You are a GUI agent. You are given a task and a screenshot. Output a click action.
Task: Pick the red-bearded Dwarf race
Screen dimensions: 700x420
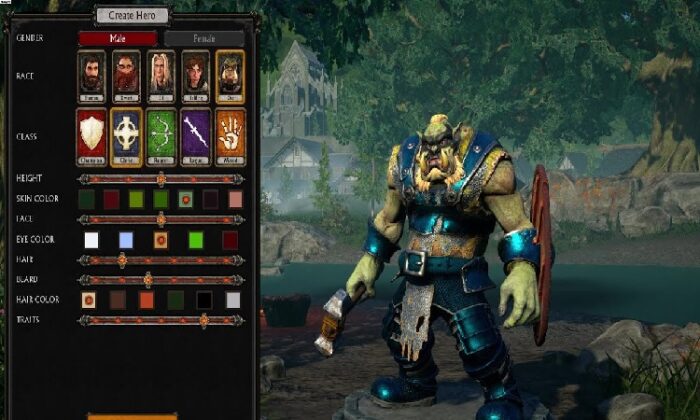point(126,74)
